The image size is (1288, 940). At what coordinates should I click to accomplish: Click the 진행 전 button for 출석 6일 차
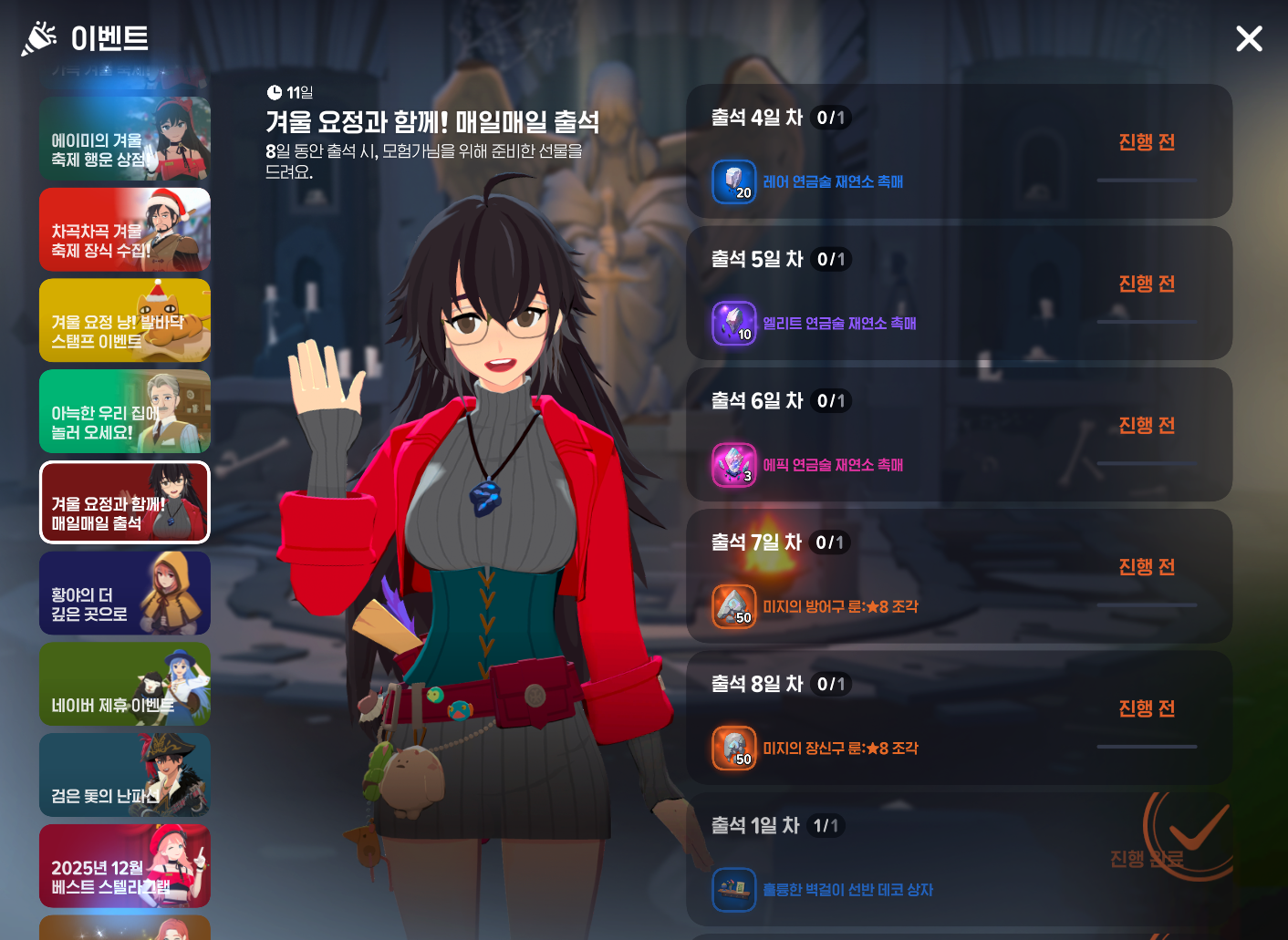click(1147, 426)
